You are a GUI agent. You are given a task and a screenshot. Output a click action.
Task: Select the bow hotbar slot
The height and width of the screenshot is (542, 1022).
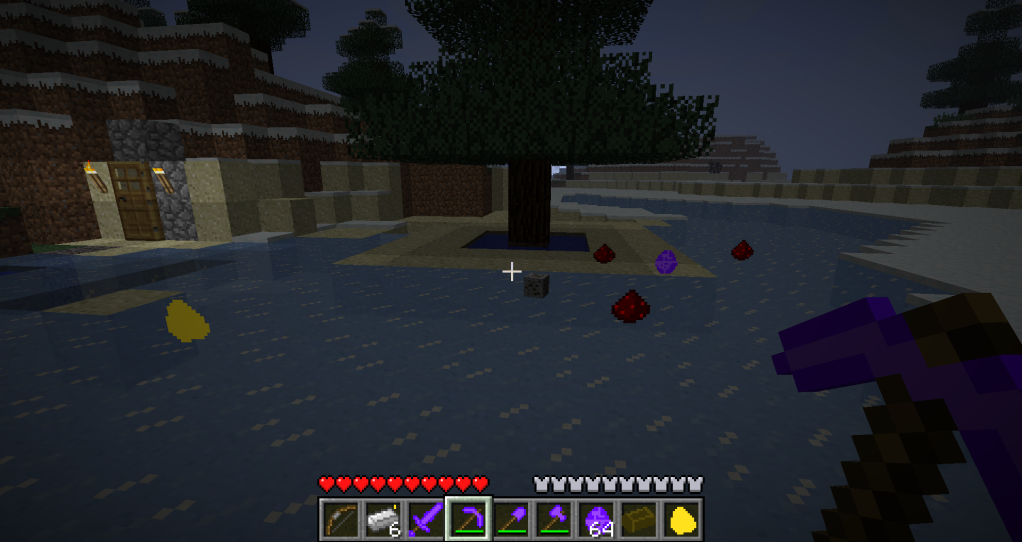339,518
